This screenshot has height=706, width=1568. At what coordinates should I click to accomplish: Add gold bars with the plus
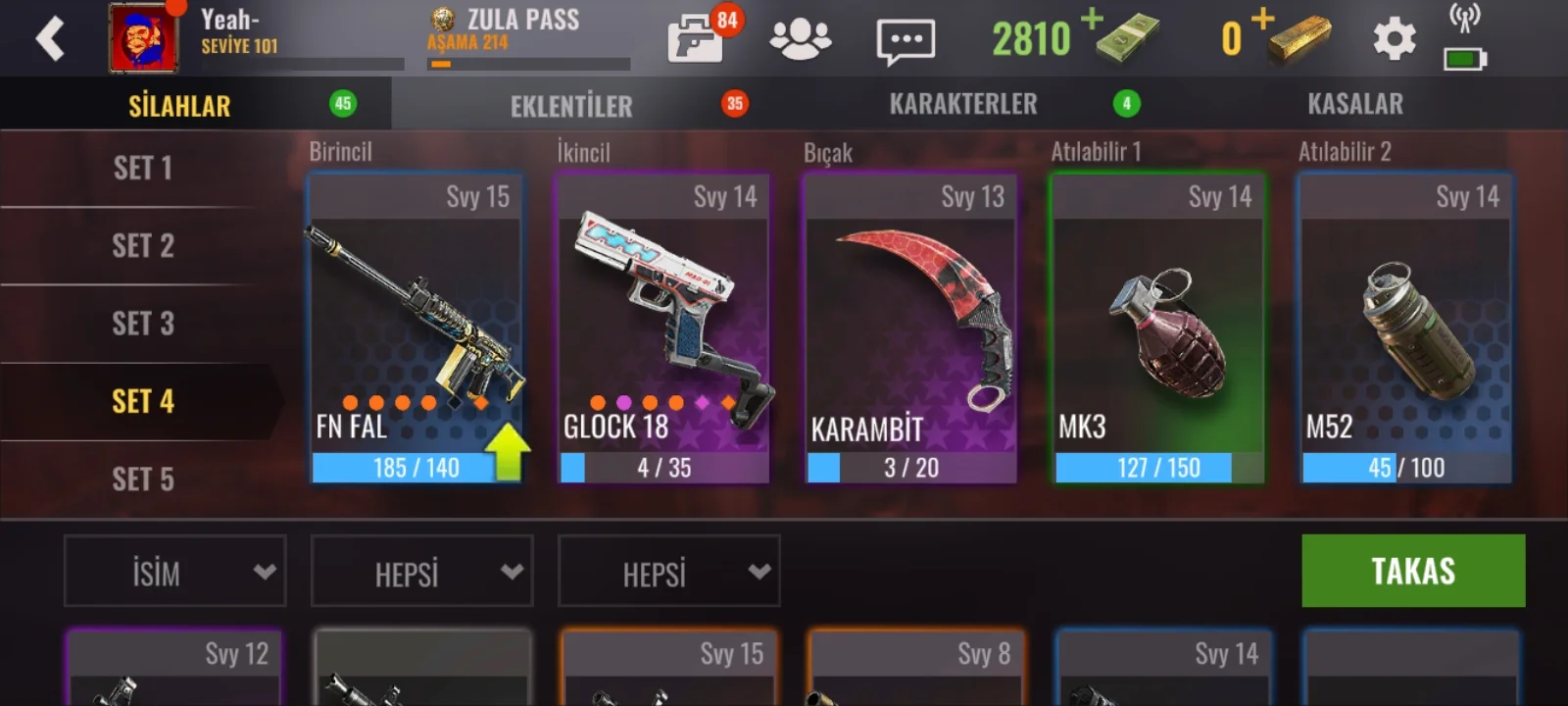coord(1262,19)
